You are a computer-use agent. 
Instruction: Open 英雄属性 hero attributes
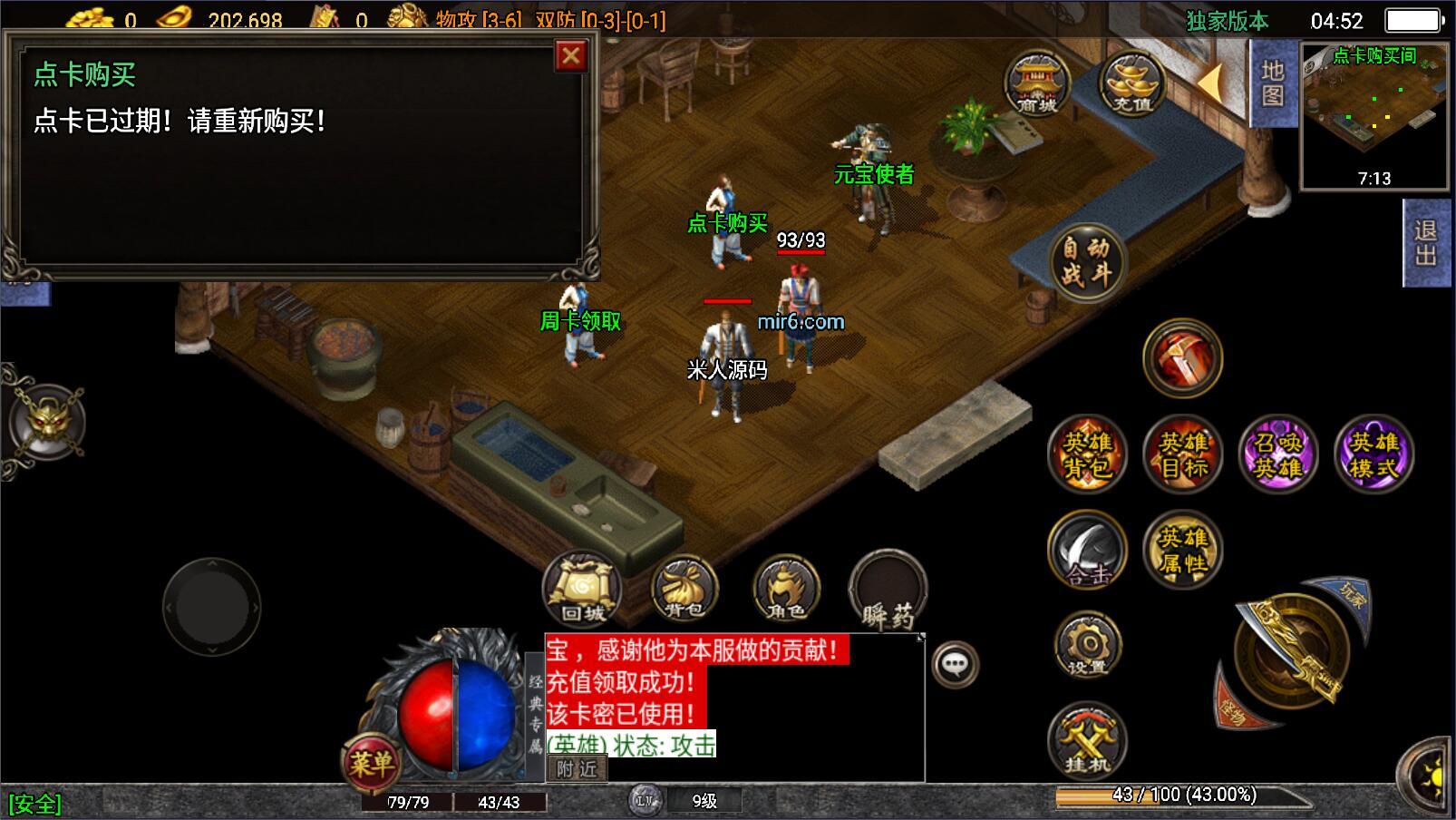[1183, 550]
